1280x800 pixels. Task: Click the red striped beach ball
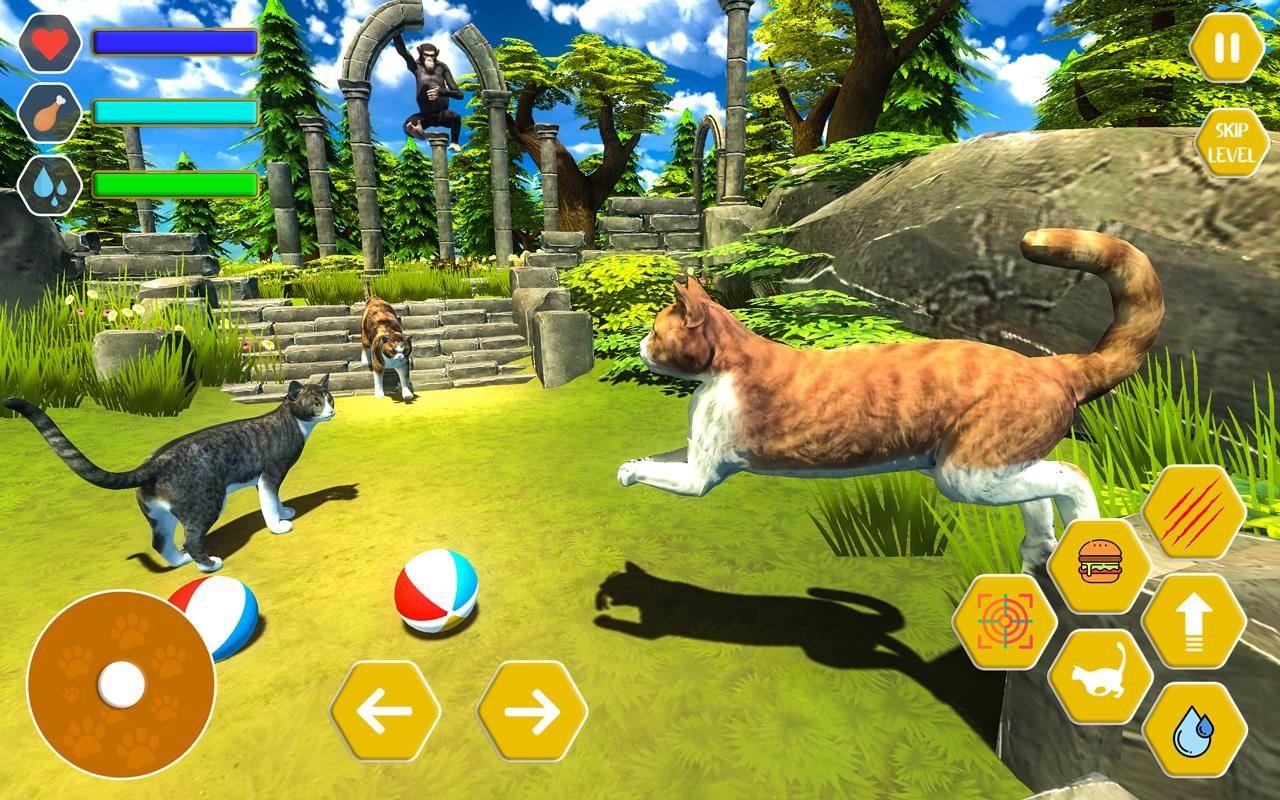(435, 595)
